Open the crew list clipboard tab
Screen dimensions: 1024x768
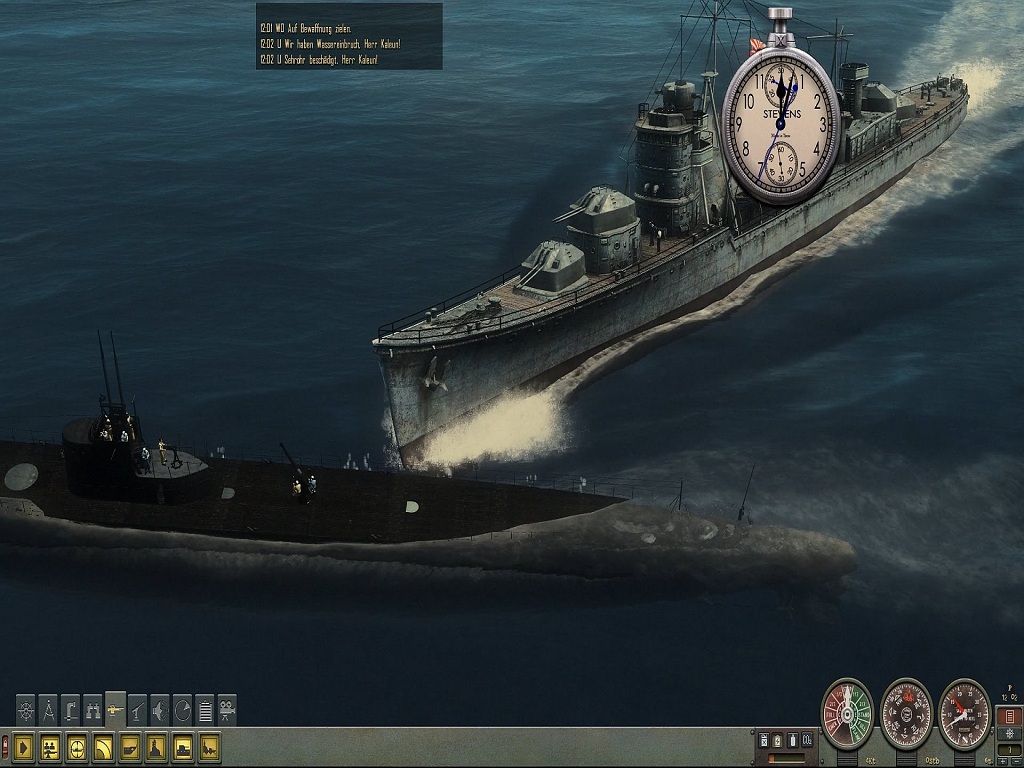pos(205,710)
